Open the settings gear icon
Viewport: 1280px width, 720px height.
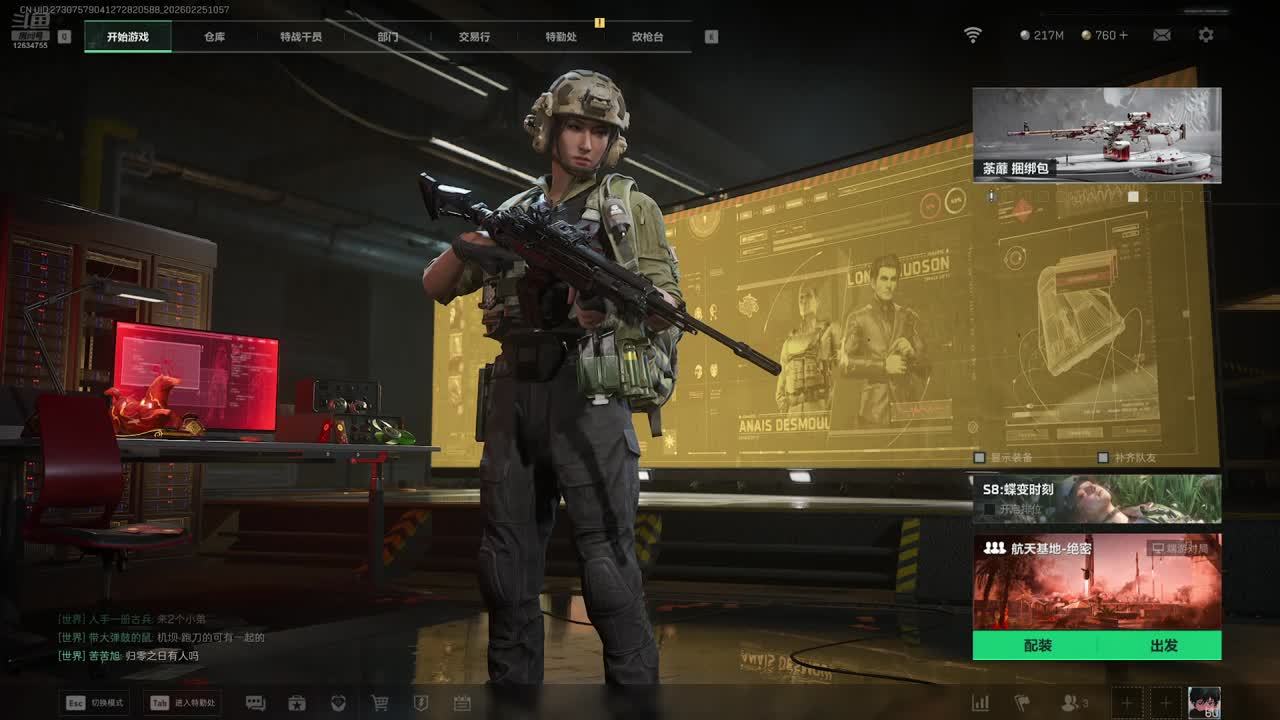click(x=1206, y=35)
